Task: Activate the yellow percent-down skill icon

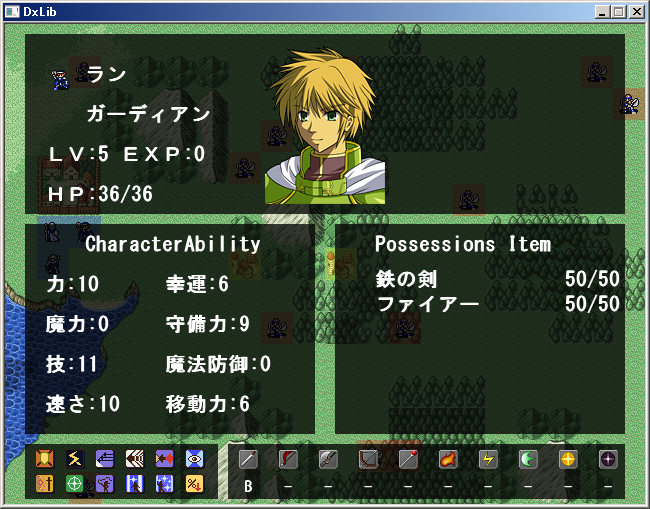Action: pyautogui.click(x=195, y=483)
